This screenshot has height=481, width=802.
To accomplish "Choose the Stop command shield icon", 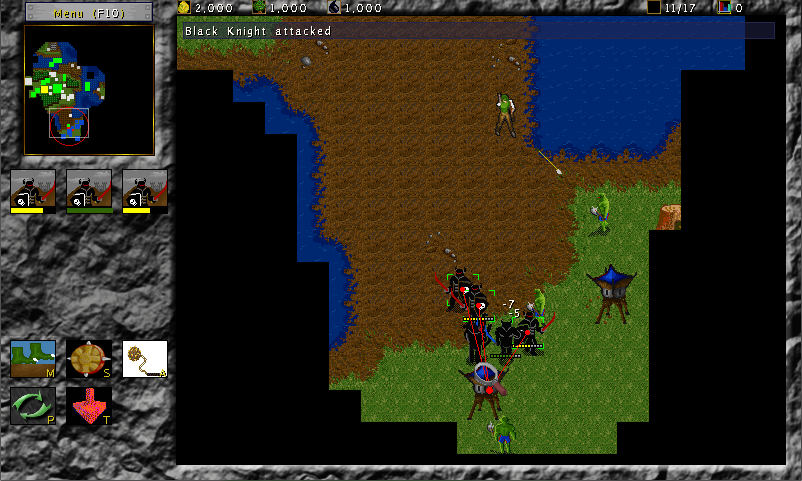I will pyautogui.click(x=89, y=358).
